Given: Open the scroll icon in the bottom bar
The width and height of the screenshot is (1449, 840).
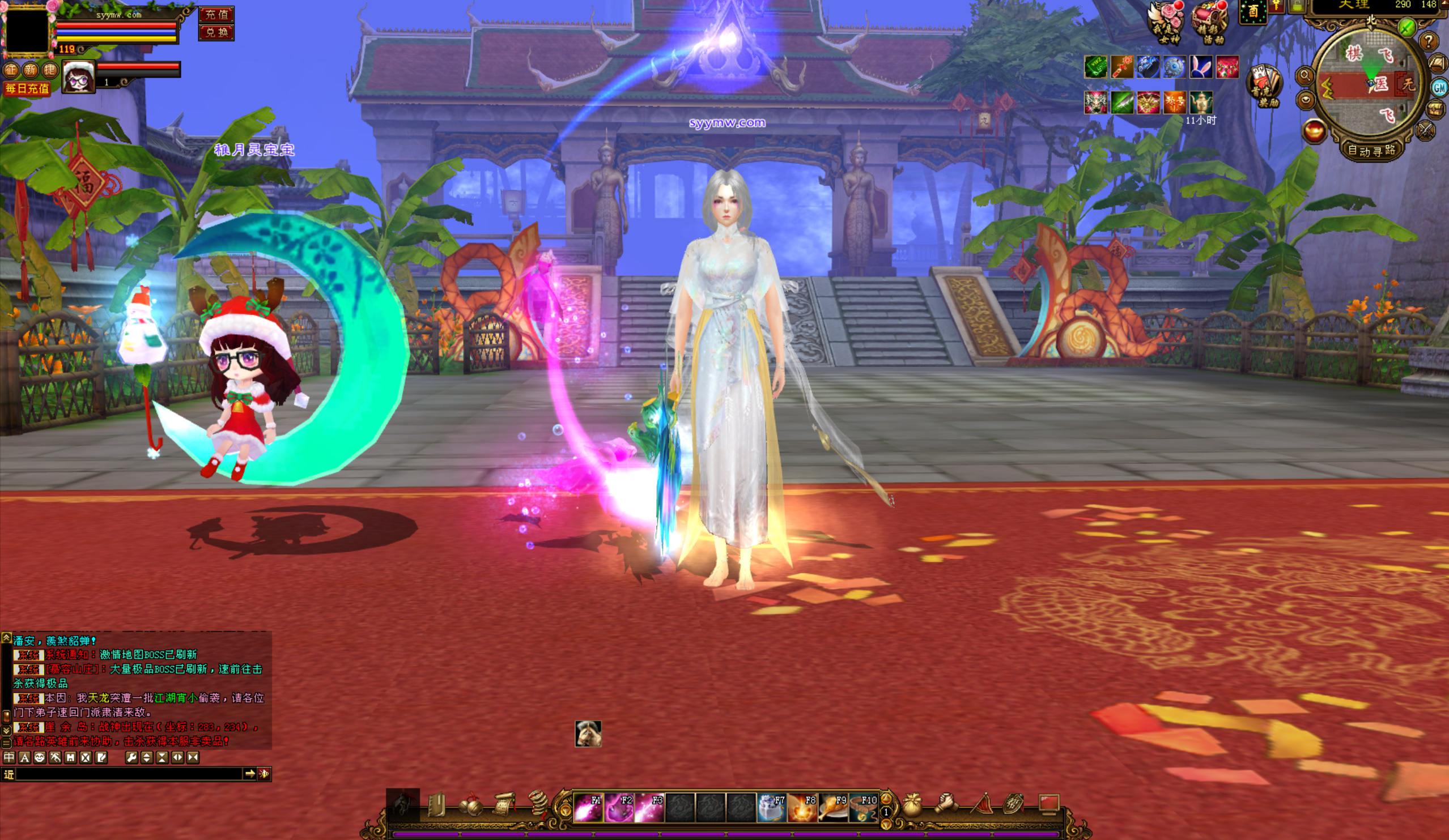Looking at the screenshot, I should (504, 804).
